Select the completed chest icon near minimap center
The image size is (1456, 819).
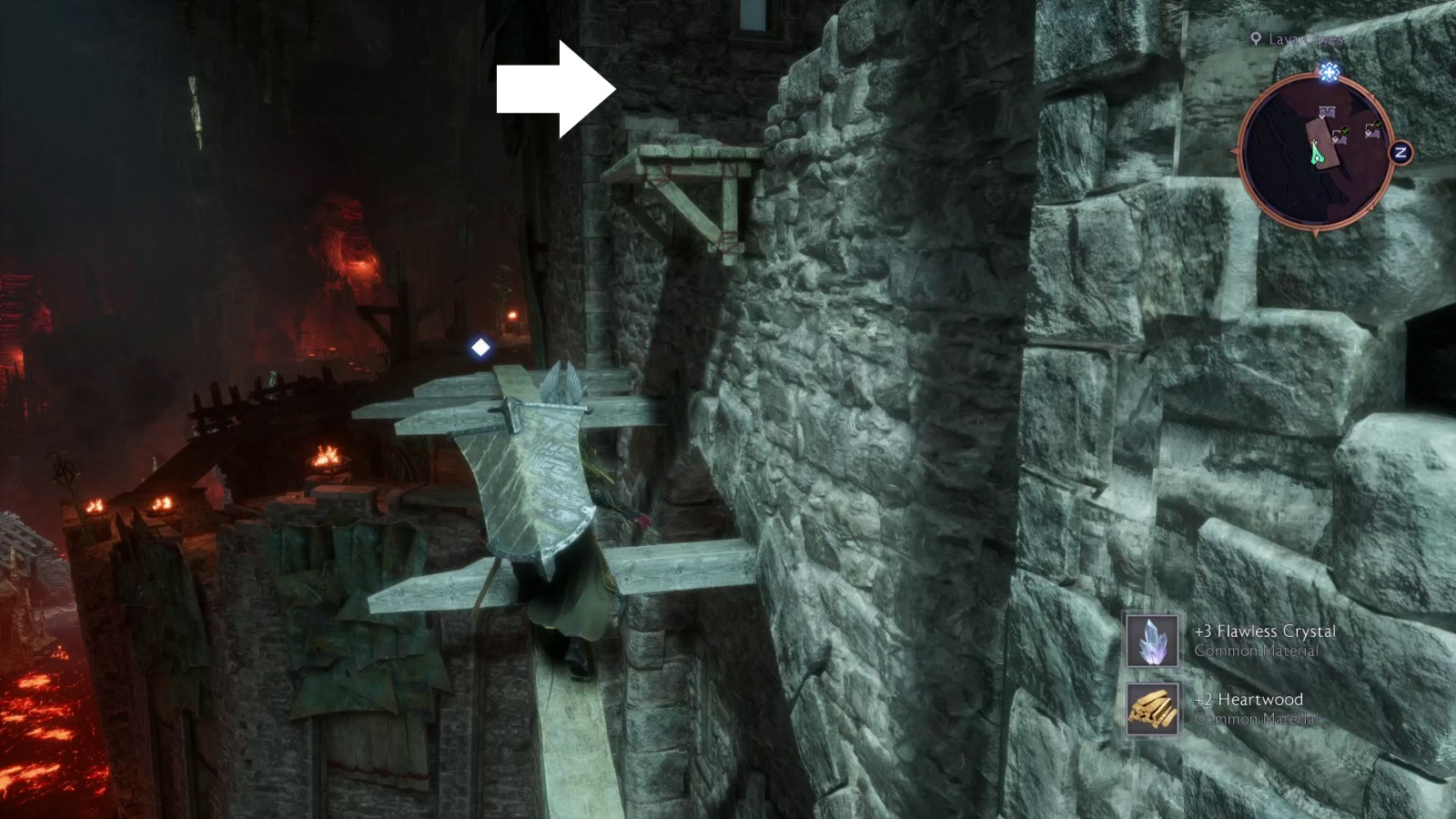point(1339,136)
